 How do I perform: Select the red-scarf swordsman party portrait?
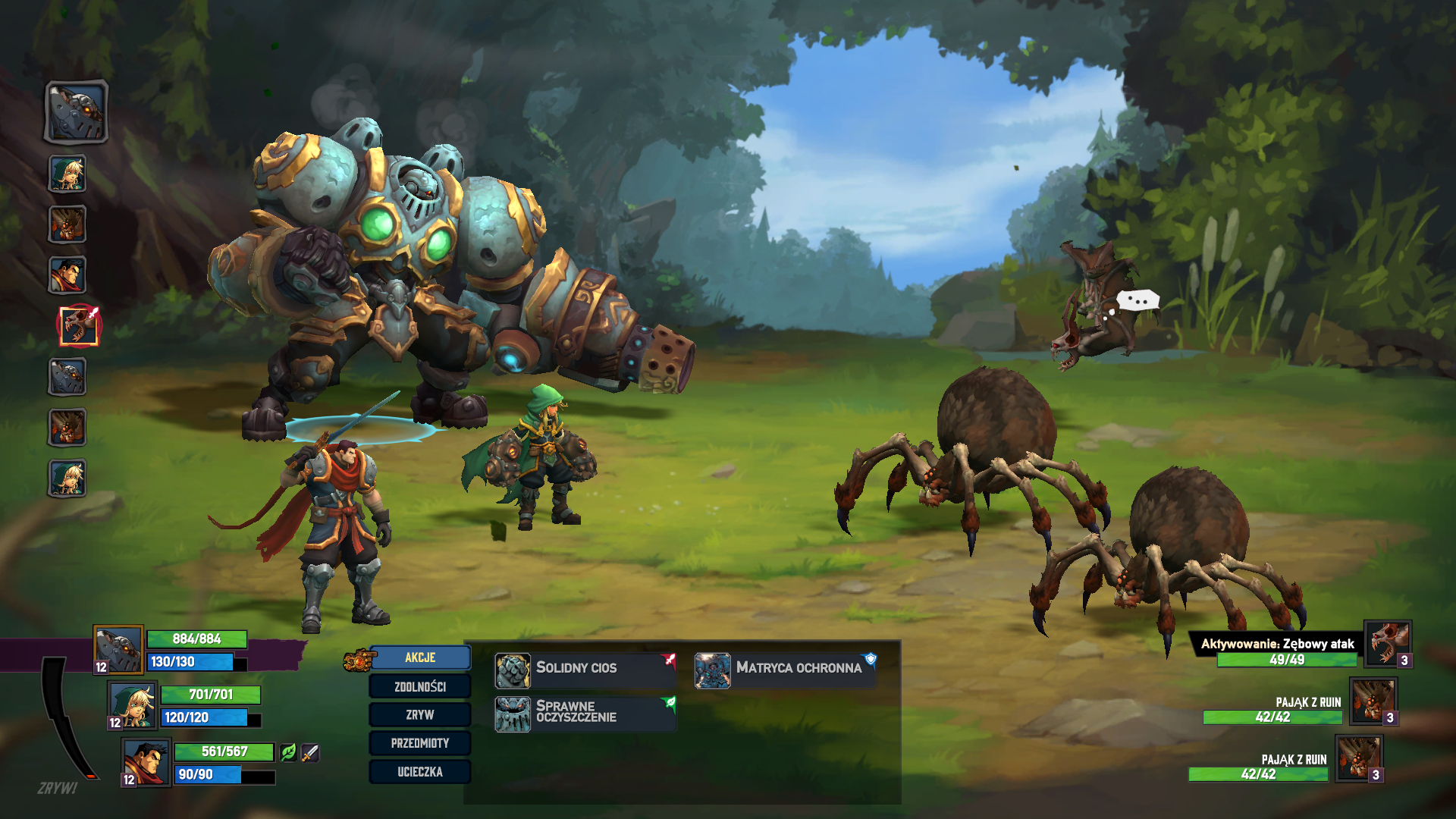[x=146, y=761]
